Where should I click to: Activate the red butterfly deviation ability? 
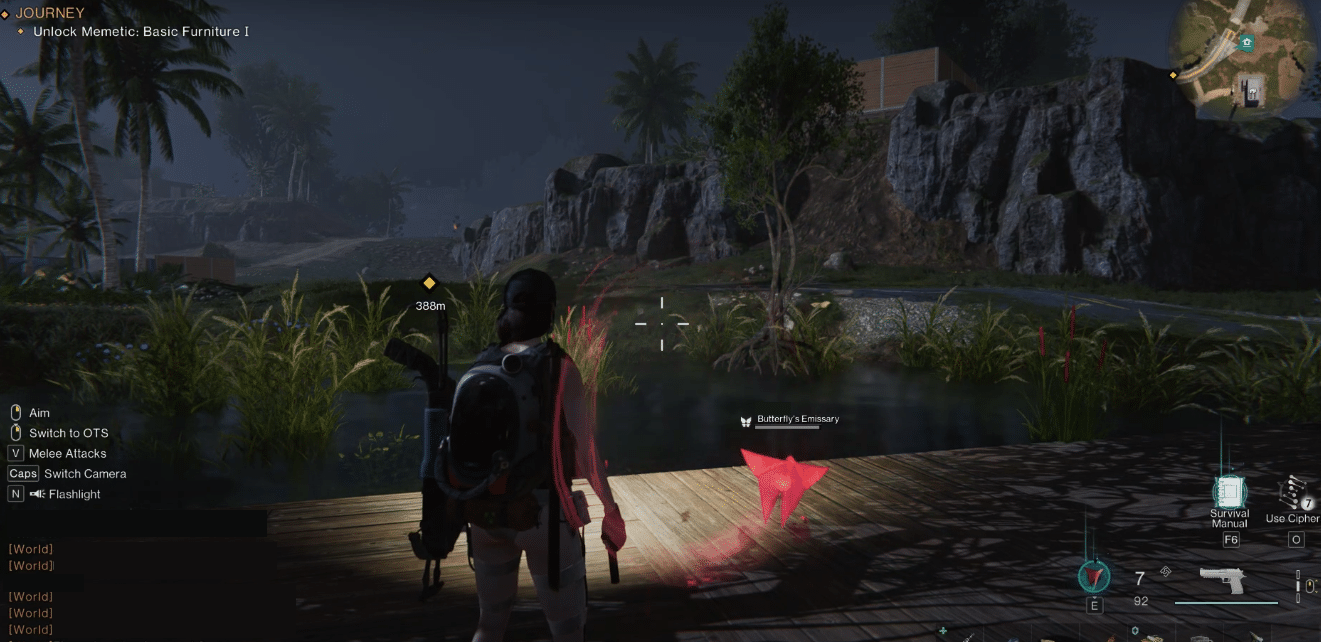pos(1094,576)
